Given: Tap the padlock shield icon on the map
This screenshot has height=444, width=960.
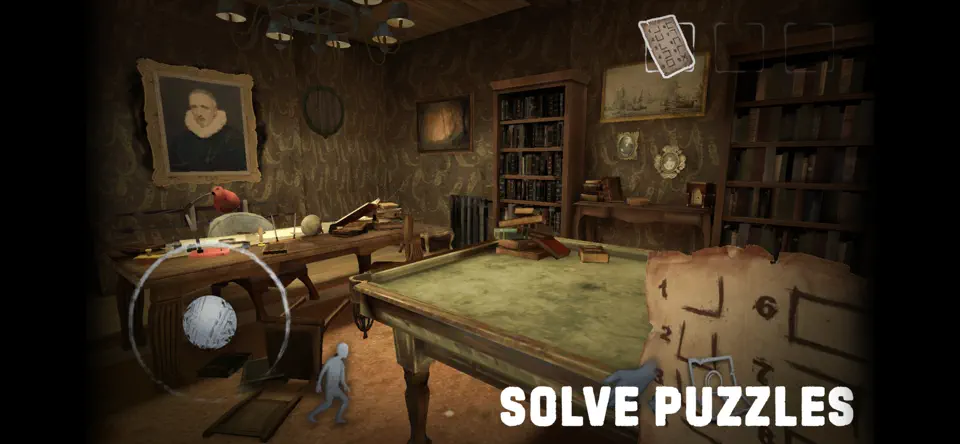Looking at the screenshot, I should pos(711,377).
